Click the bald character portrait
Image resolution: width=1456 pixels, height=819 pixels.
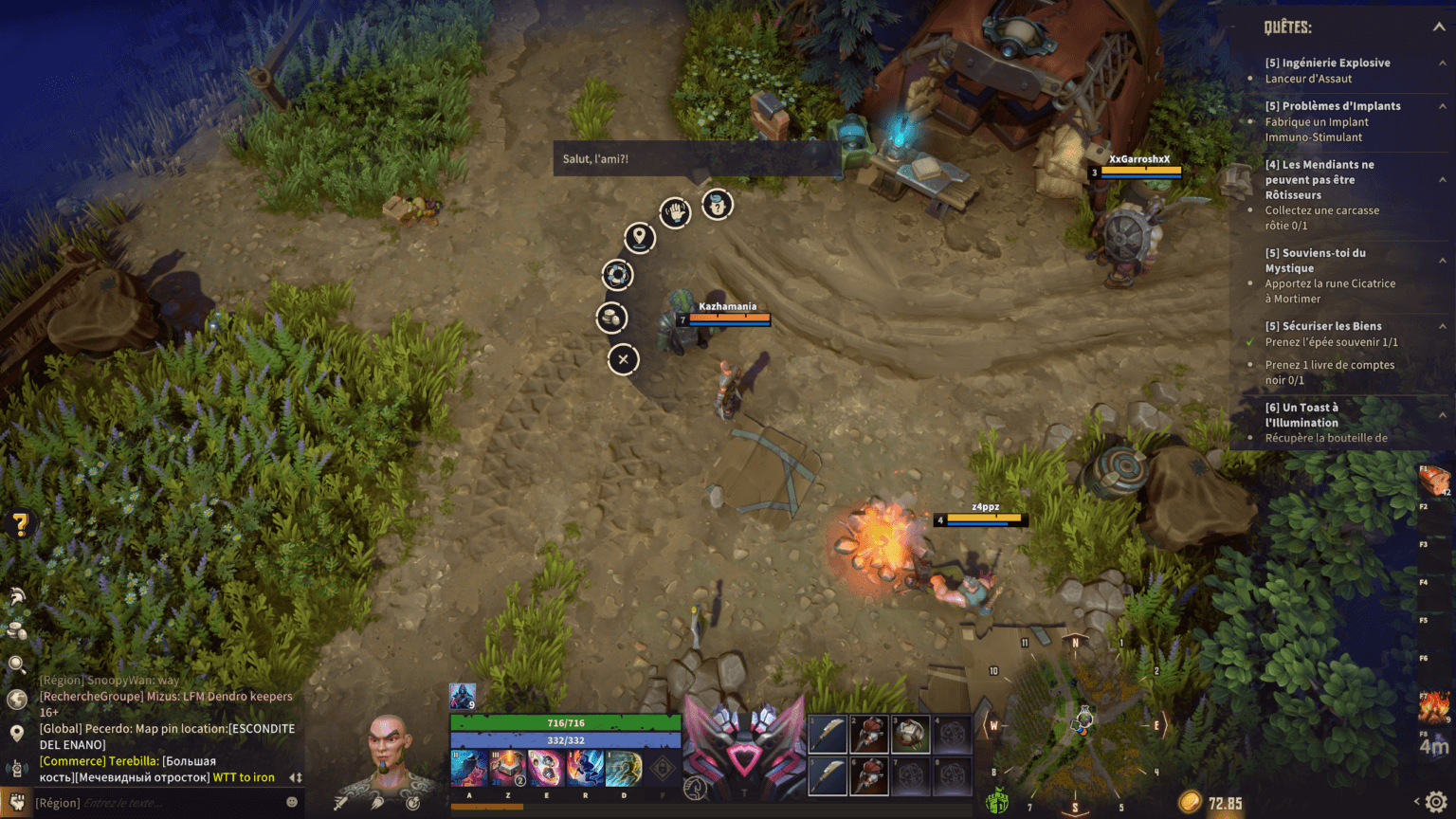pyautogui.click(x=390, y=755)
